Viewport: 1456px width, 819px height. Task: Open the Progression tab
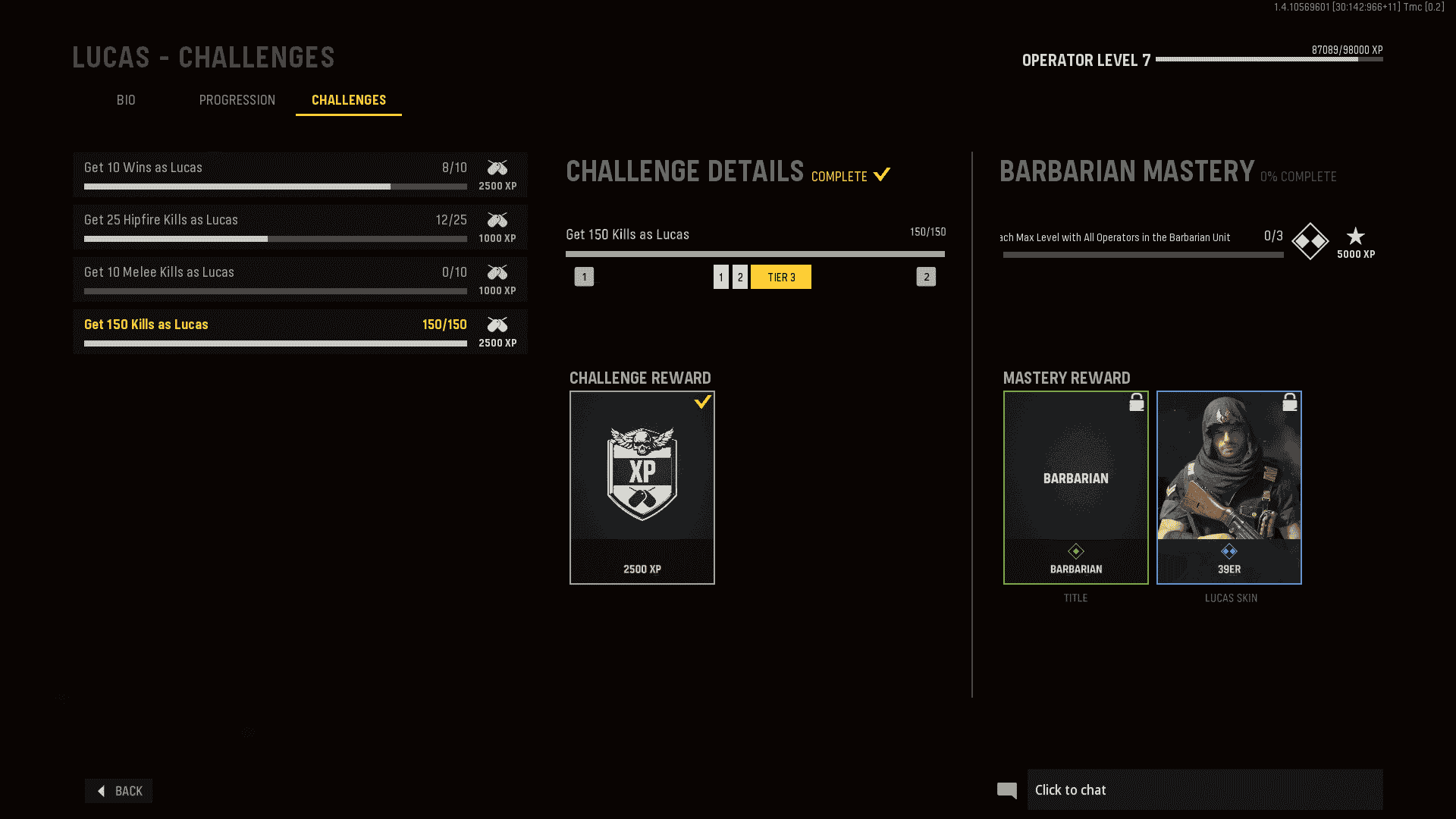click(237, 100)
